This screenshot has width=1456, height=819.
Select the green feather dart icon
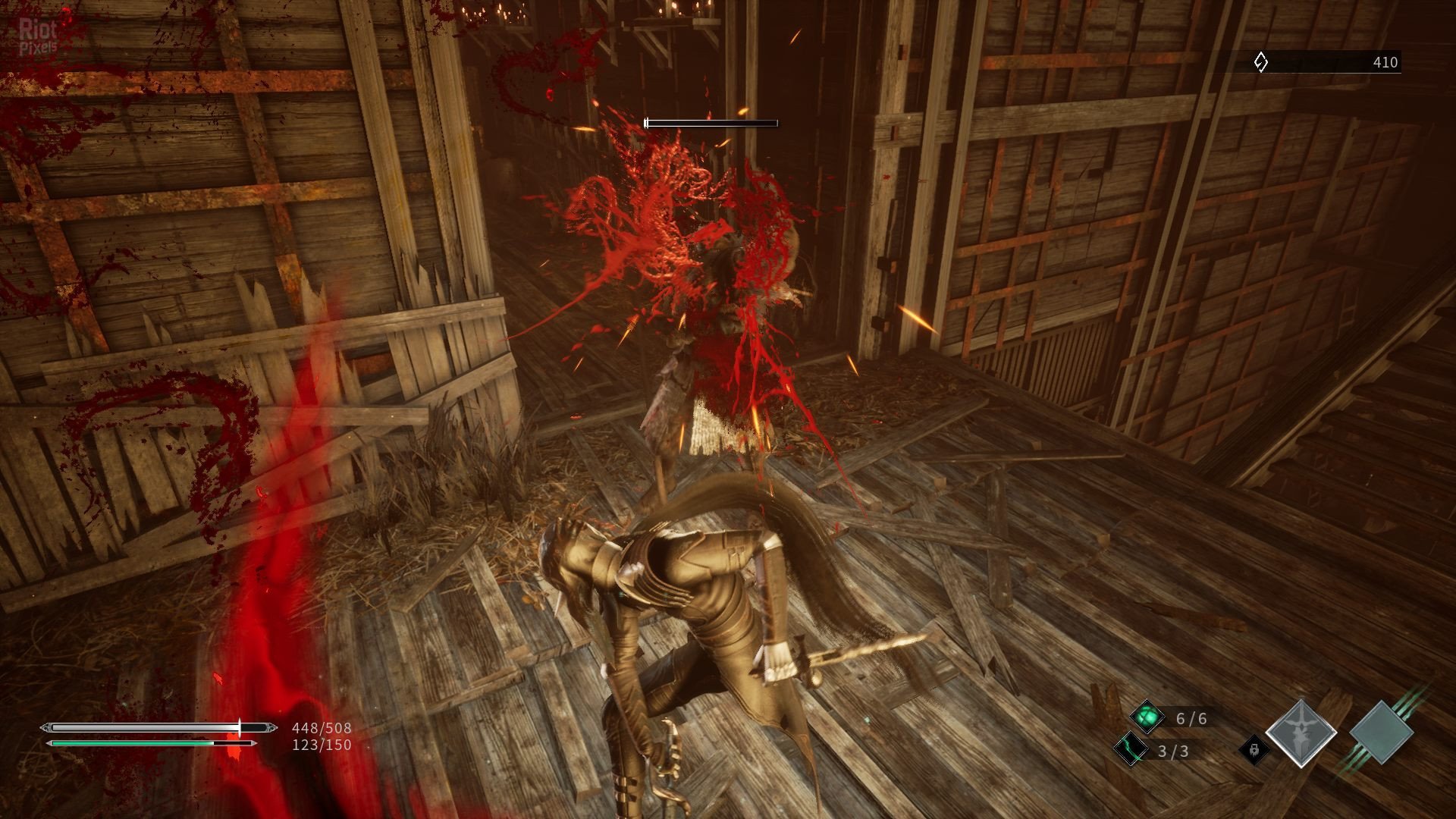click(1130, 749)
